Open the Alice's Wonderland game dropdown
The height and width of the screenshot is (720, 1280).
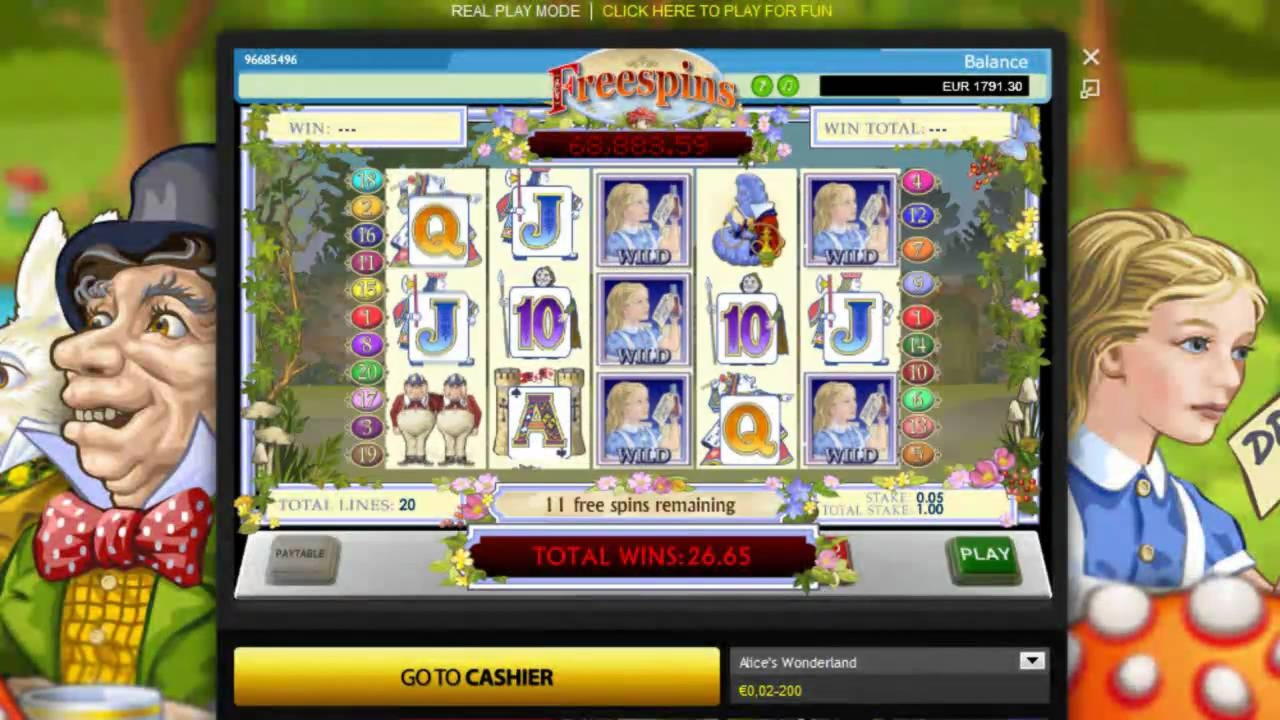point(1031,661)
